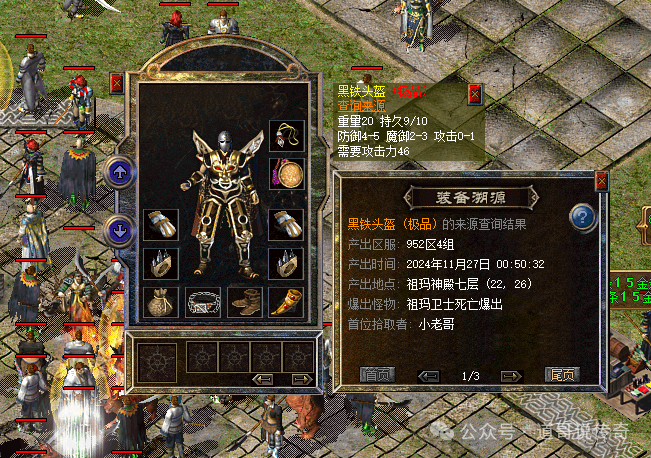Jump to 尾页 of source results
Image resolution: width=651 pixels, height=458 pixels.
(x=562, y=375)
